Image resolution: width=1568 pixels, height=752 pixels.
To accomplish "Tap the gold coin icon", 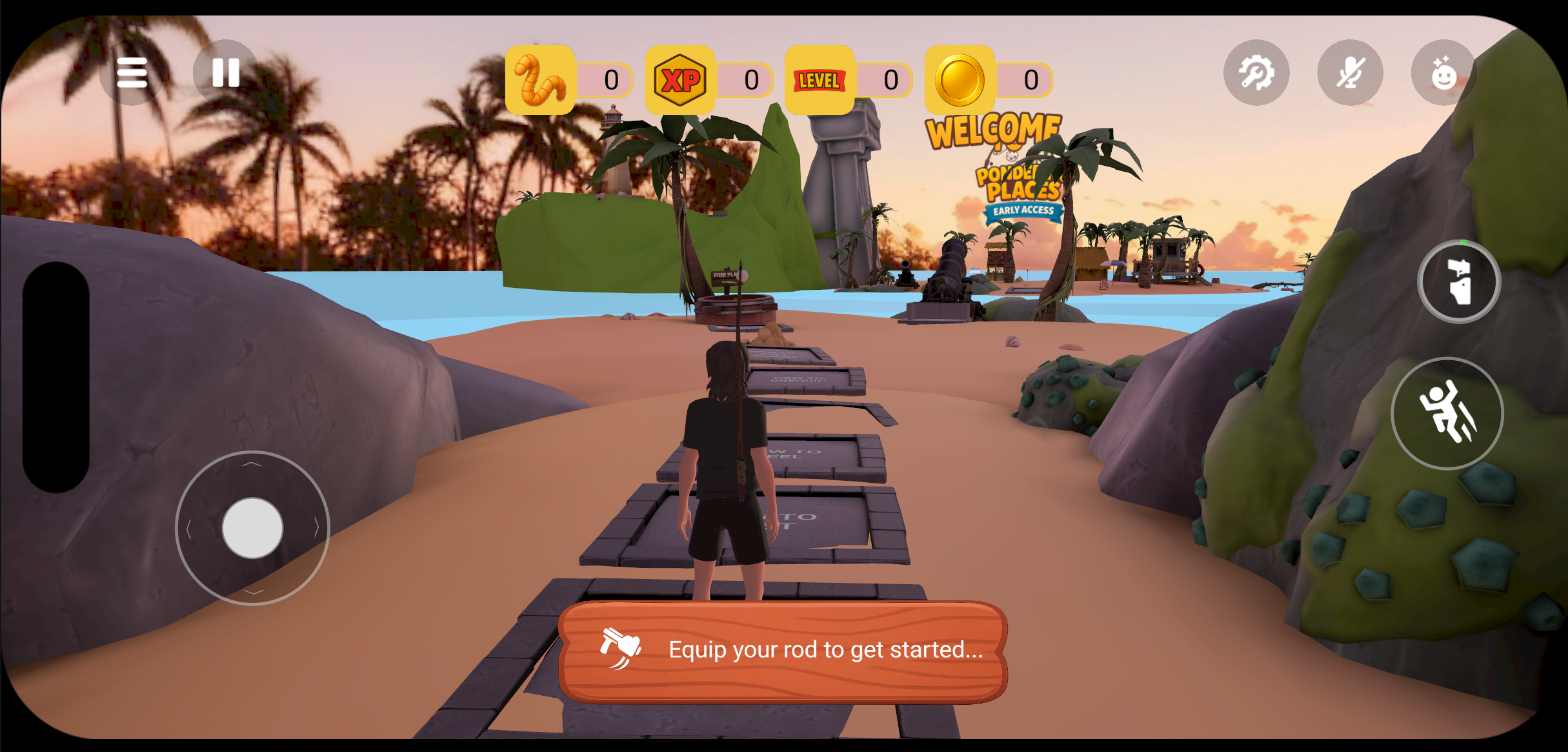I will tap(960, 80).
